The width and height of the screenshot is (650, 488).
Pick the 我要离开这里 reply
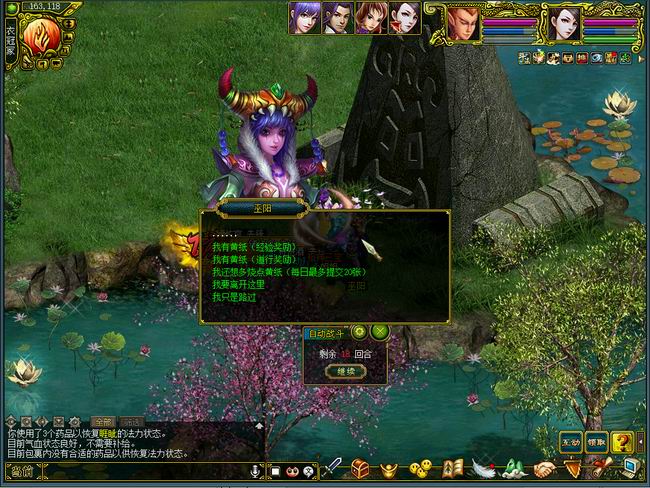[238, 284]
